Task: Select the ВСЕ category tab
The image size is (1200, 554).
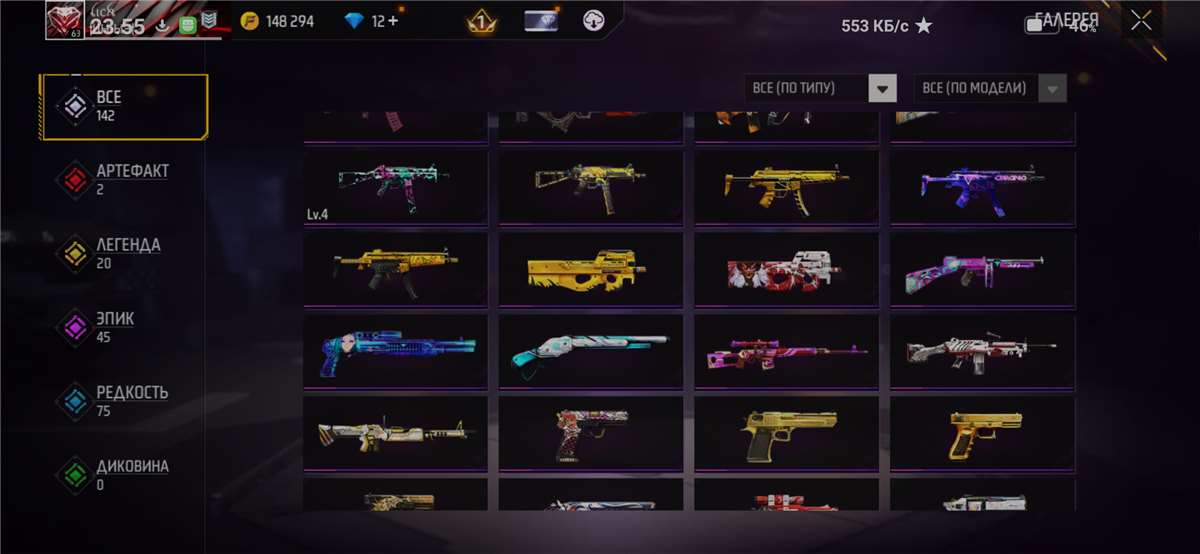Action: [124, 106]
